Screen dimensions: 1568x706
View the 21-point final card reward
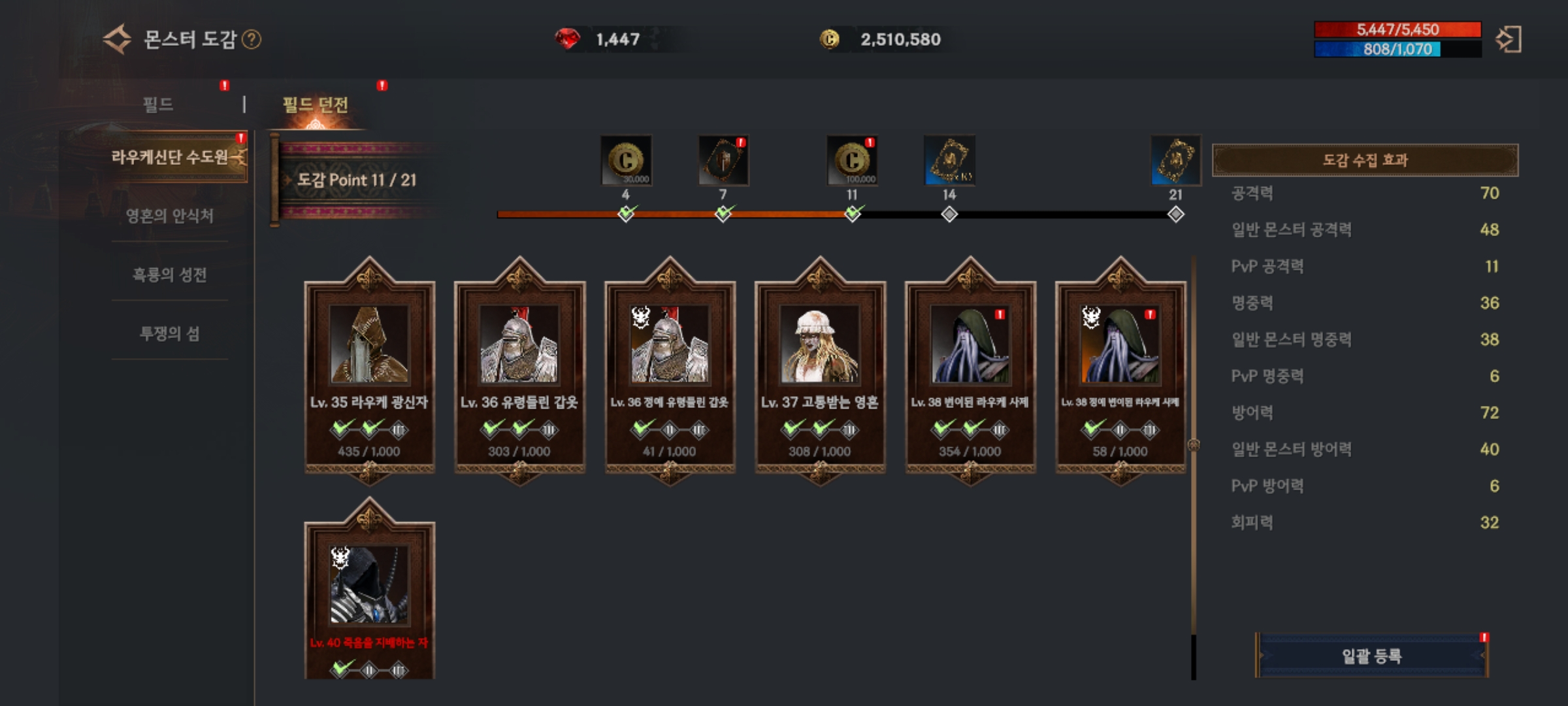(1175, 161)
